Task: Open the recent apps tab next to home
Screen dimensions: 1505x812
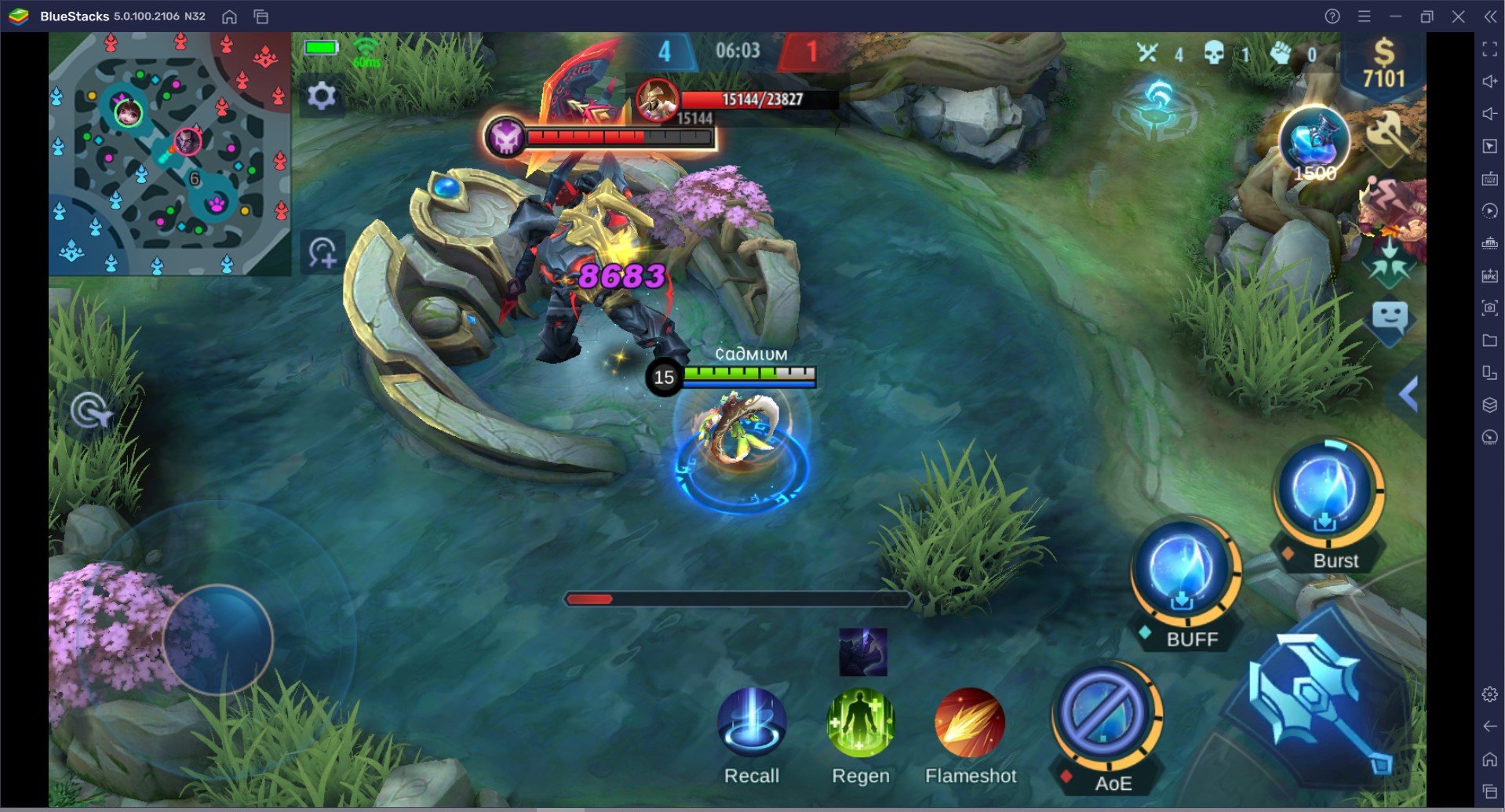Action: (x=259, y=15)
